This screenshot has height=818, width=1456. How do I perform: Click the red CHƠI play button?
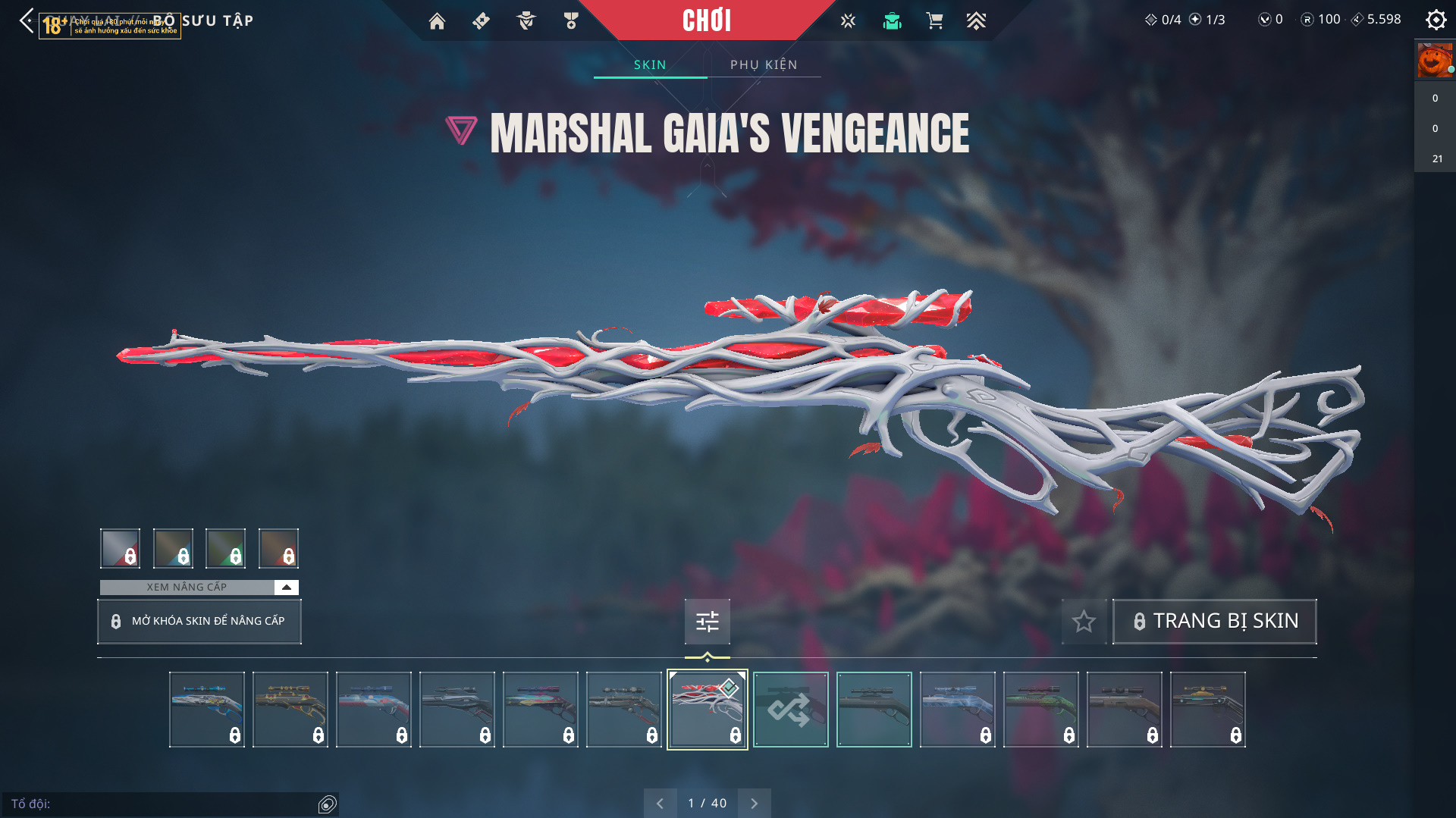click(x=706, y=20)
